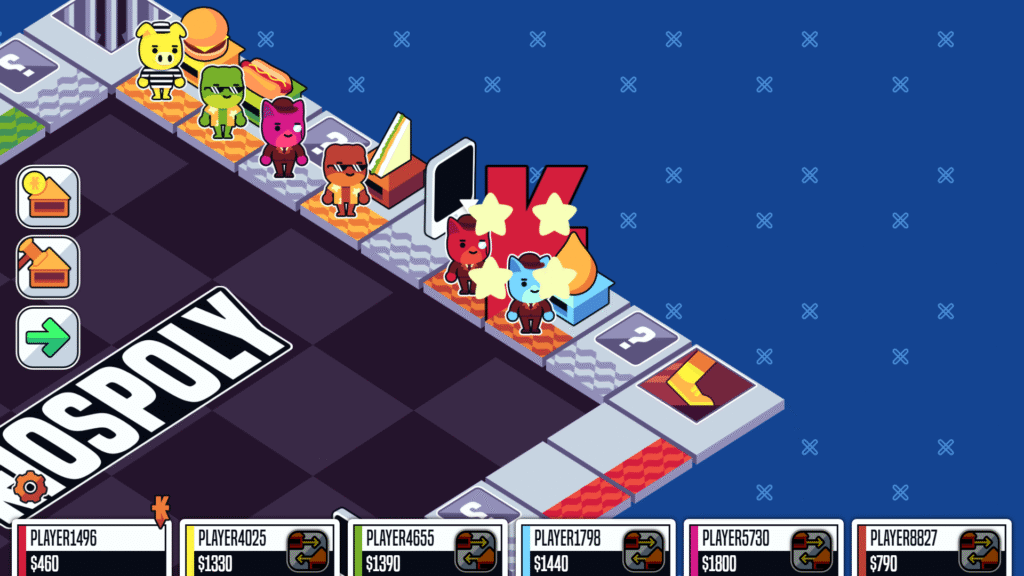1024x576 pixels.
Task: Select the PLAYER1496 player panel
Action: pos(92,549)
